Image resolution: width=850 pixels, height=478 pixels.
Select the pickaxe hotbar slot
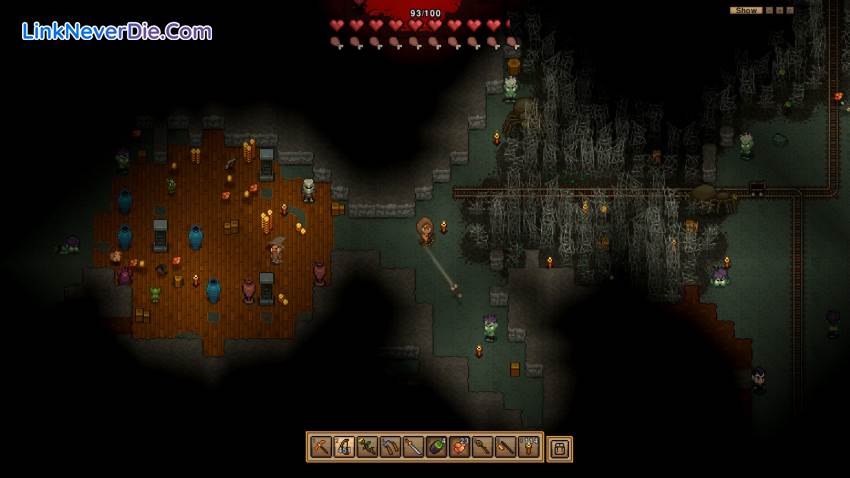(321, 447)
